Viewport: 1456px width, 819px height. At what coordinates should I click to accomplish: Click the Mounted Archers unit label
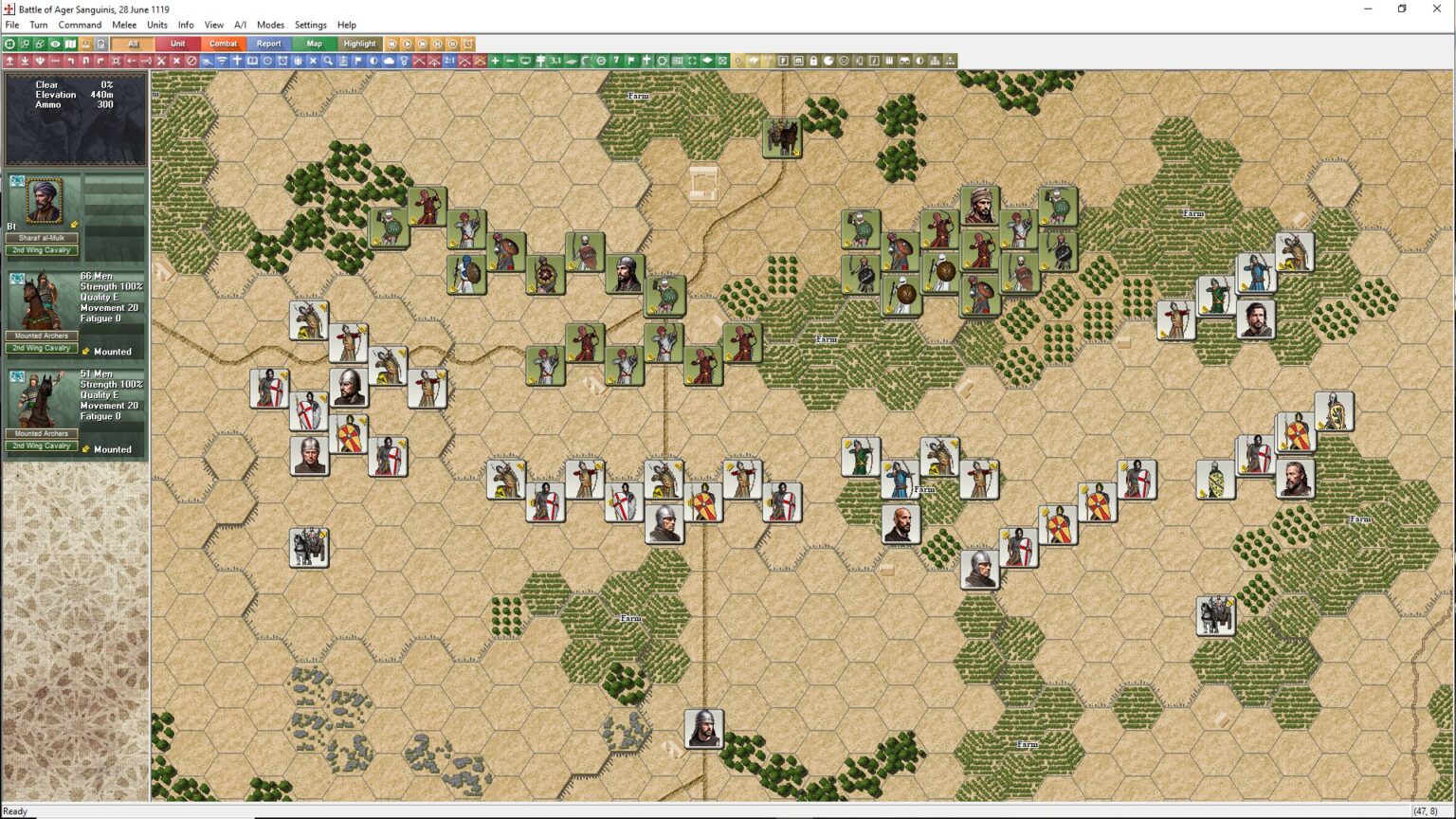[x=42, y=336]
